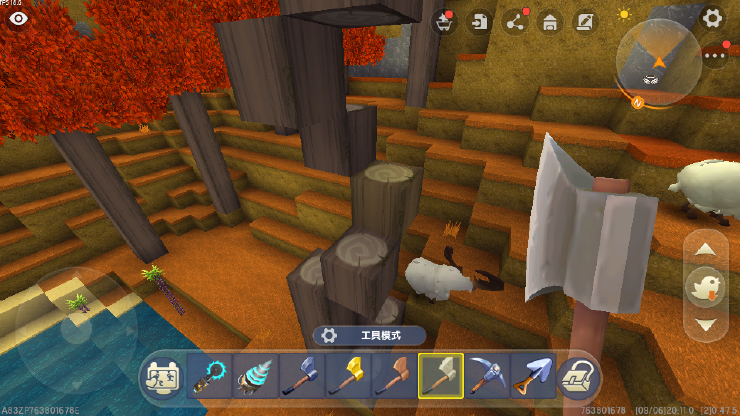740x416 pixels.
Task: Select the golden axe hotbar slot
Action: [x=344, y=376]
